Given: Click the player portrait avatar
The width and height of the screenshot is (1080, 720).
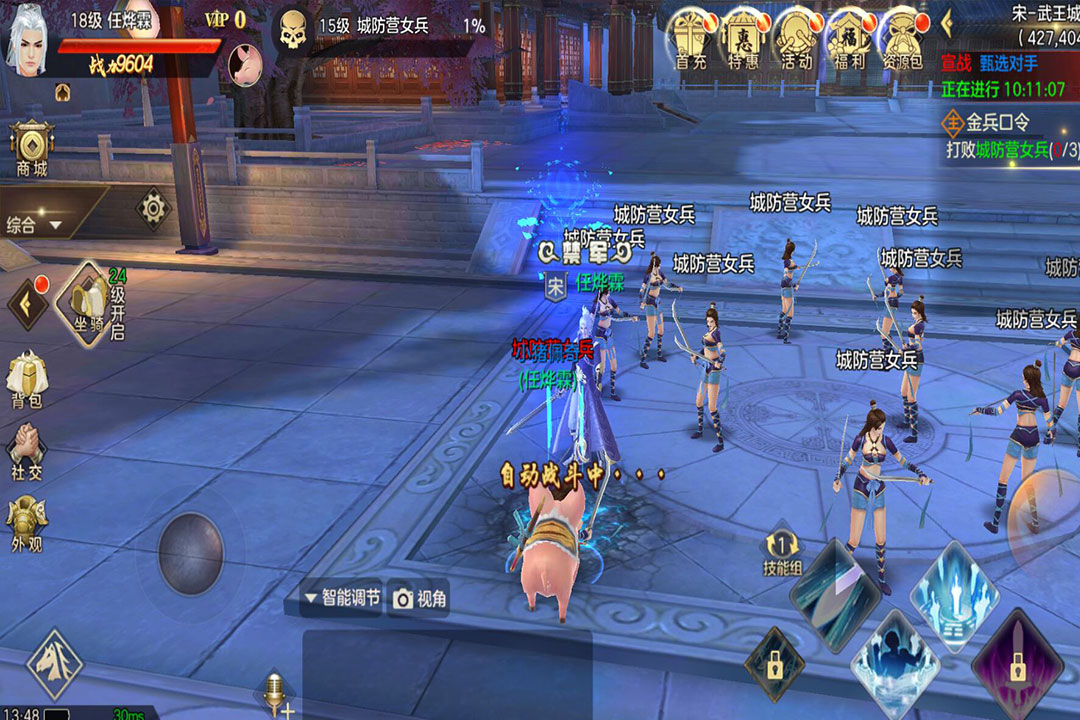Looking at the screenshot, I should (x=28, y=42).
